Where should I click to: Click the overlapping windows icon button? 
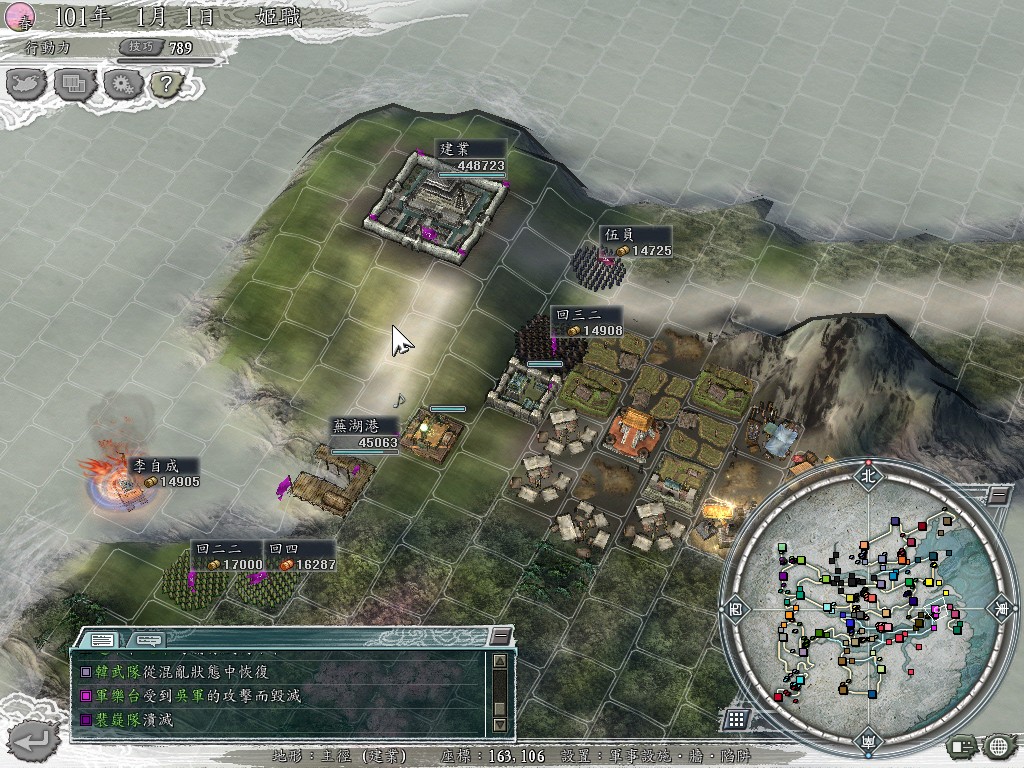coord(74,84)
